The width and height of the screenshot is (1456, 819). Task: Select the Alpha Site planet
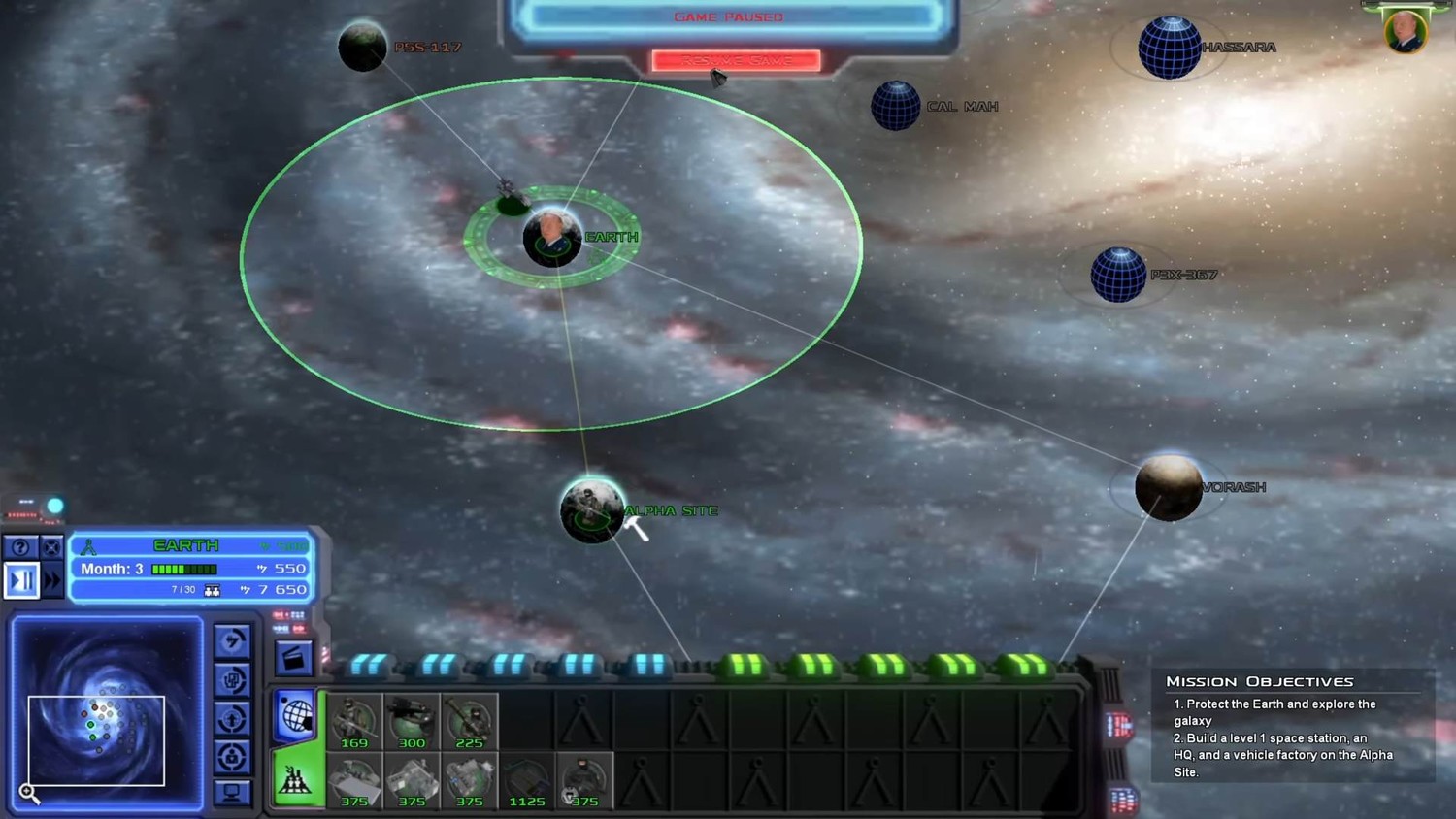[x=592, y=510]
